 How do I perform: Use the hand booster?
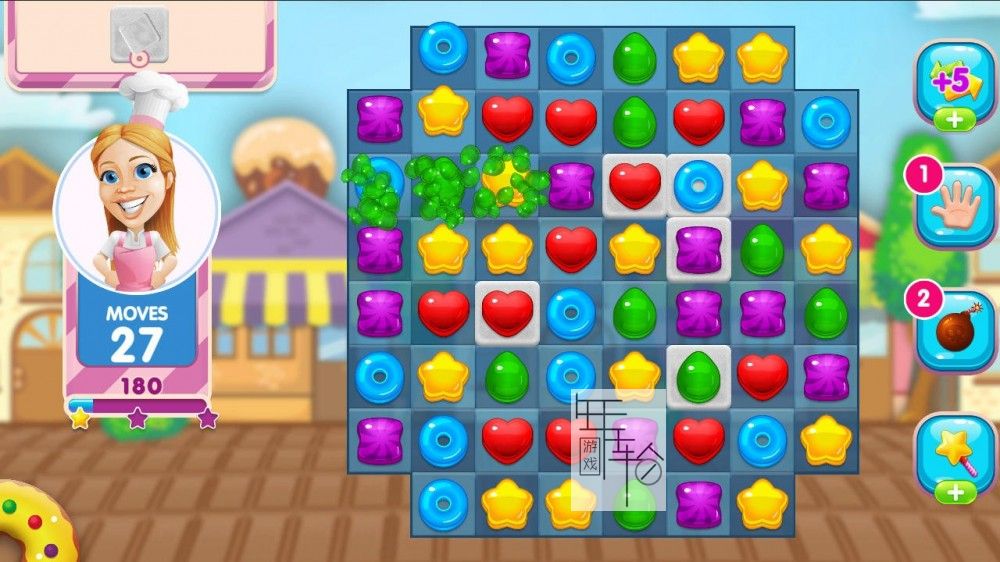click(955, 207)
